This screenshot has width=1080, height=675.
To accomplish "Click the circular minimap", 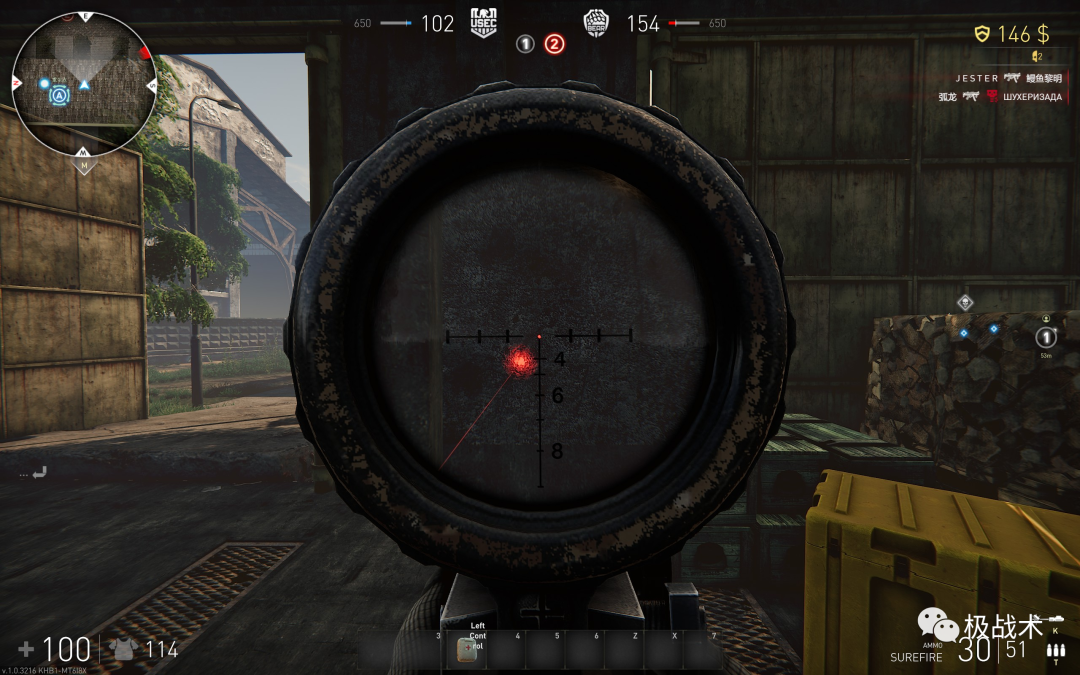I will click(x=85, y=83).
